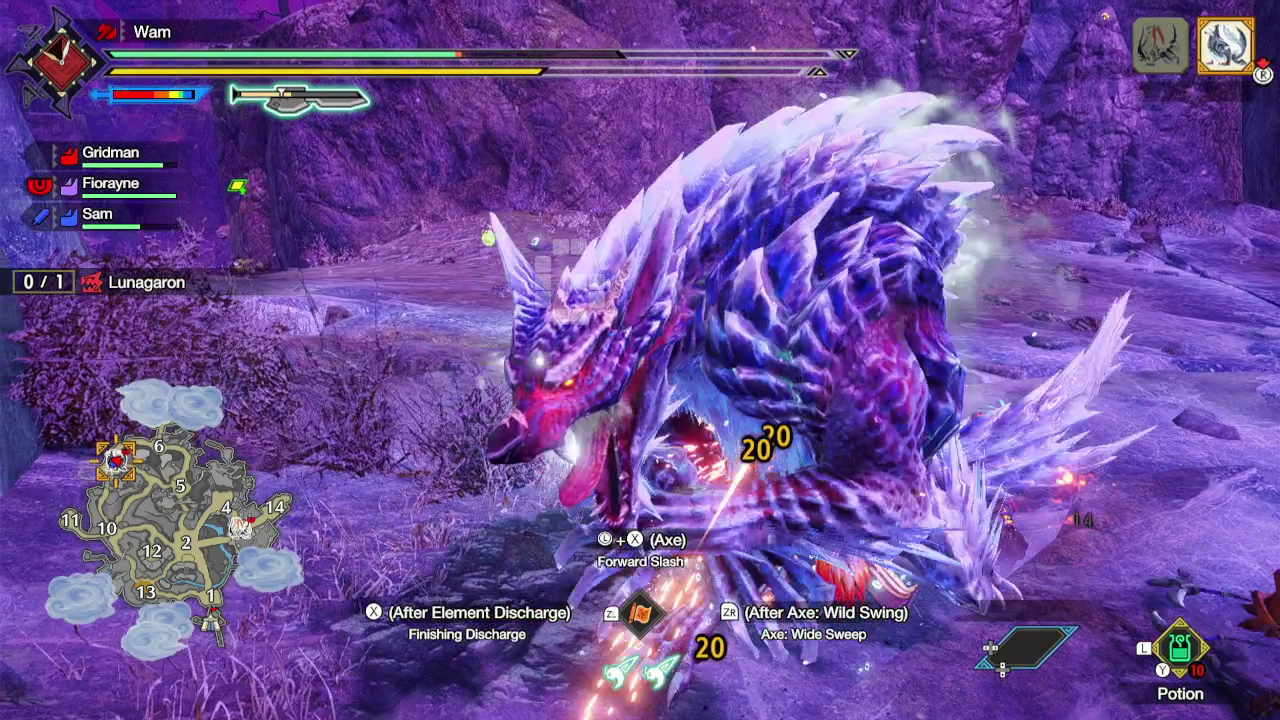Toggle the L item-cycle button prompt
This screenshot has height=720, width=1280.
[x=1146, y=648]
